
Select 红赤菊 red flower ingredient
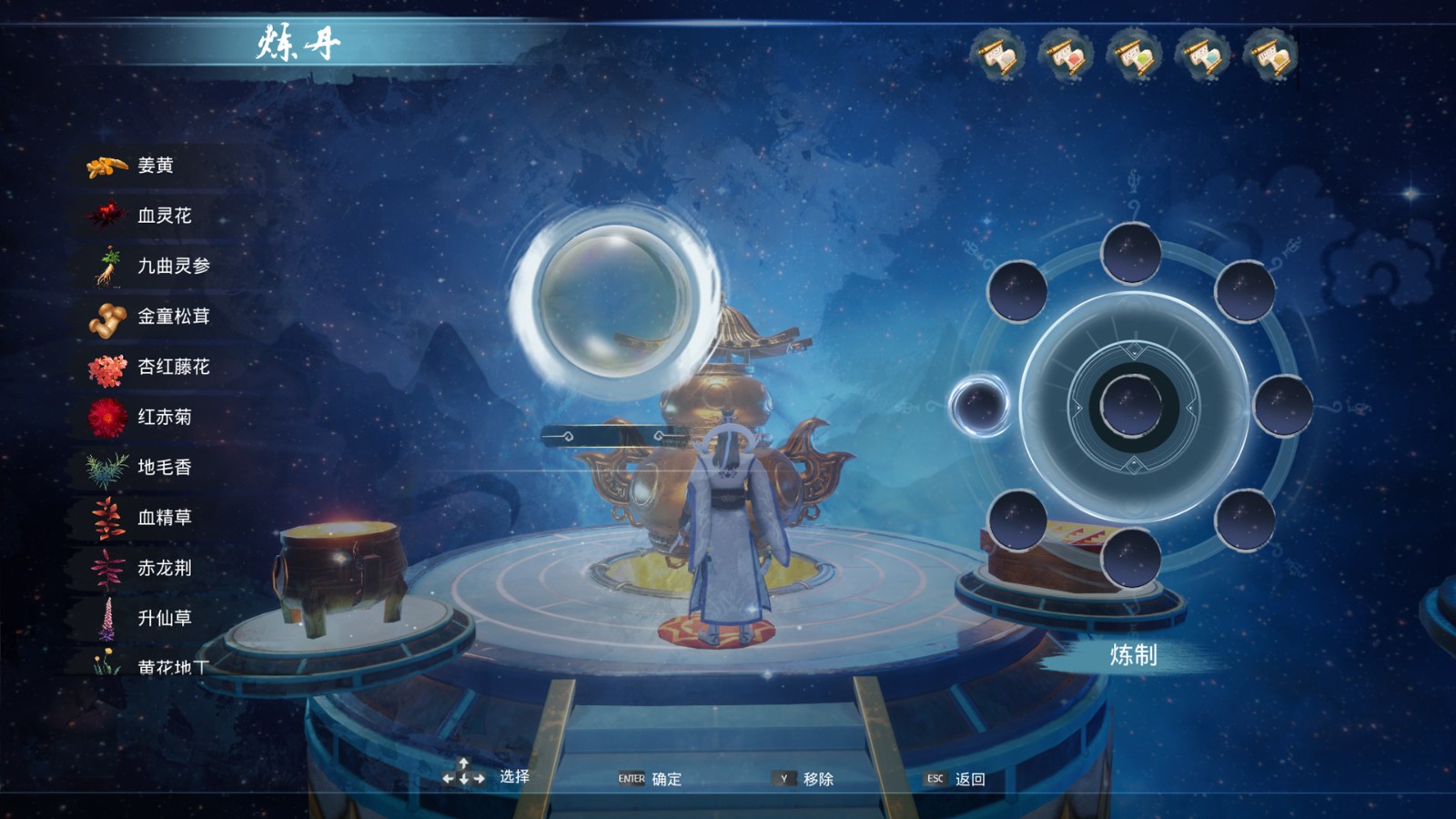pos(164,417)
